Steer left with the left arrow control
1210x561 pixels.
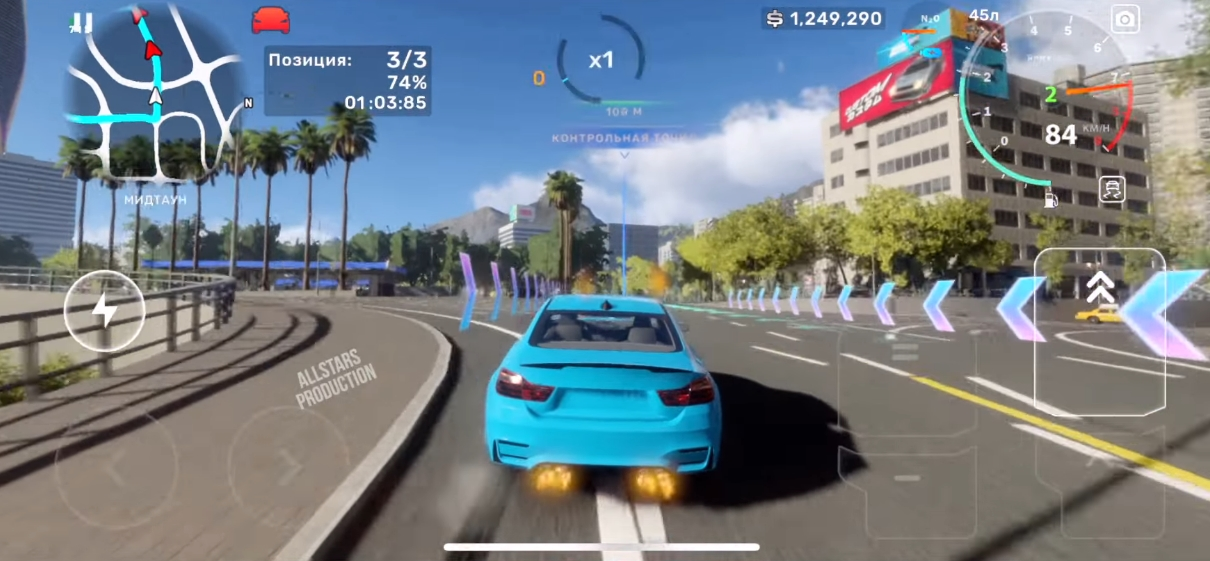pyautogui.click(x=116, y=468)
